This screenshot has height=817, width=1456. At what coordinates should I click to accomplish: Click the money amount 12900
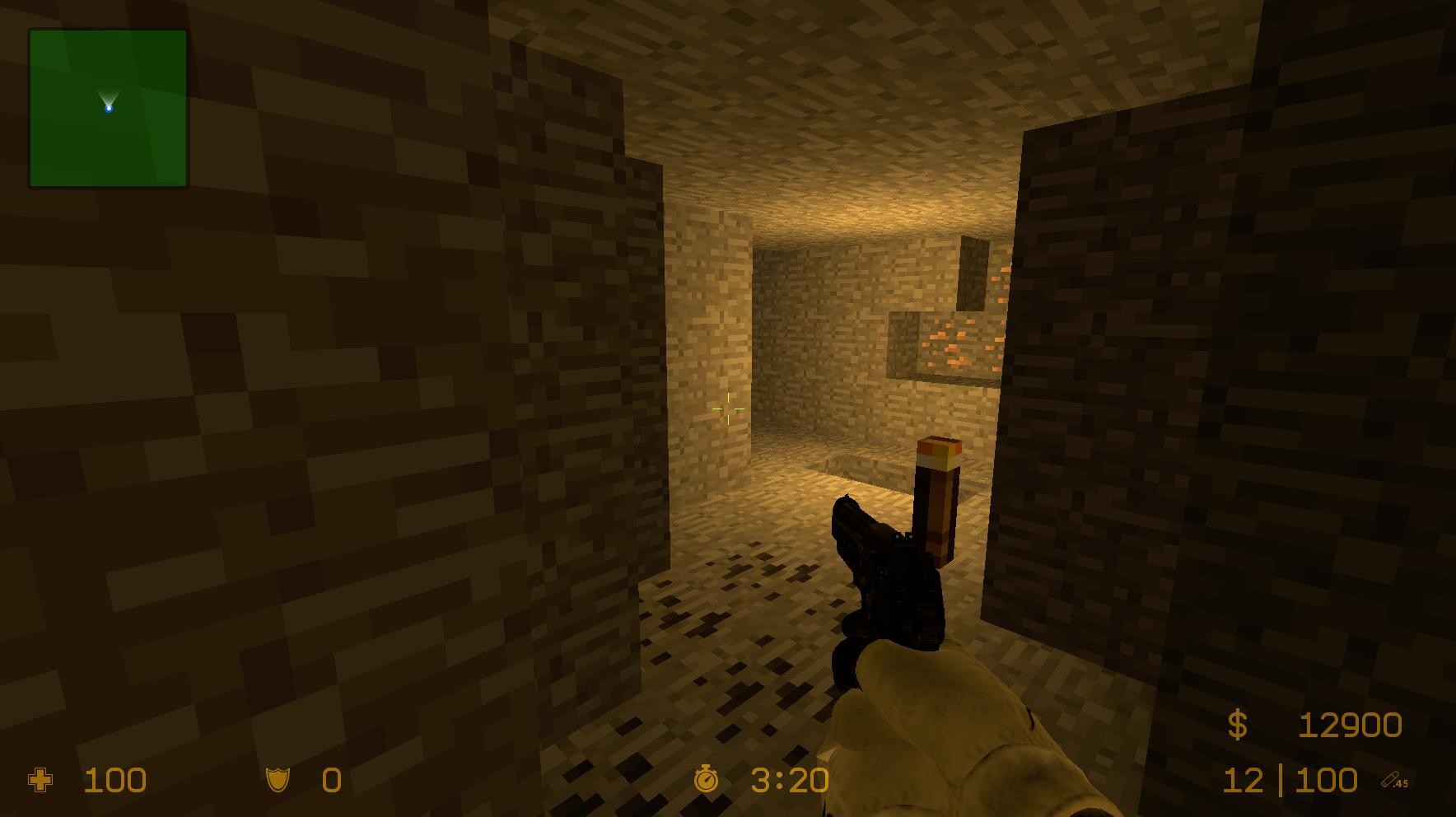click(1351, 724)
